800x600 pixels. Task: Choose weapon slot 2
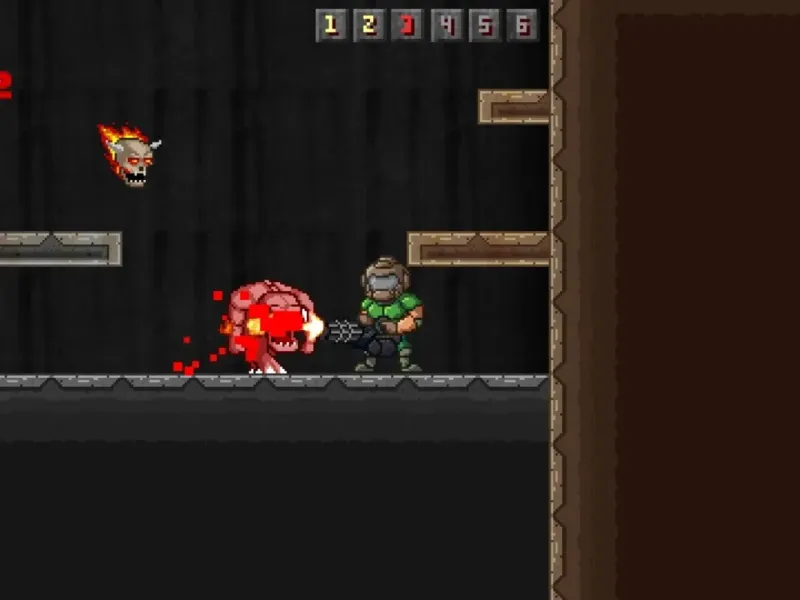(x=369, y=25)
